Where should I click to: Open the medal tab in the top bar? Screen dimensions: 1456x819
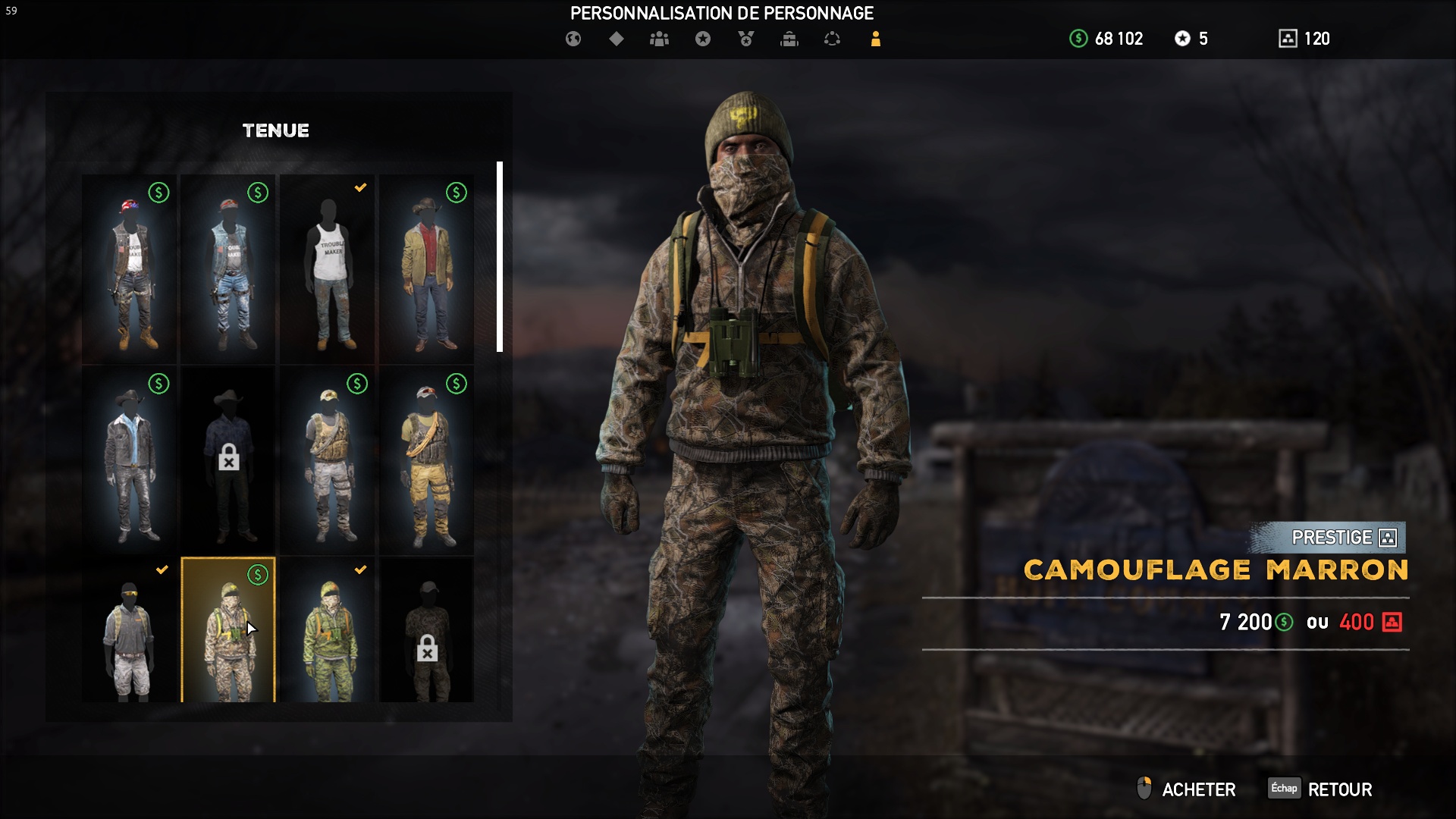[746, 39]
